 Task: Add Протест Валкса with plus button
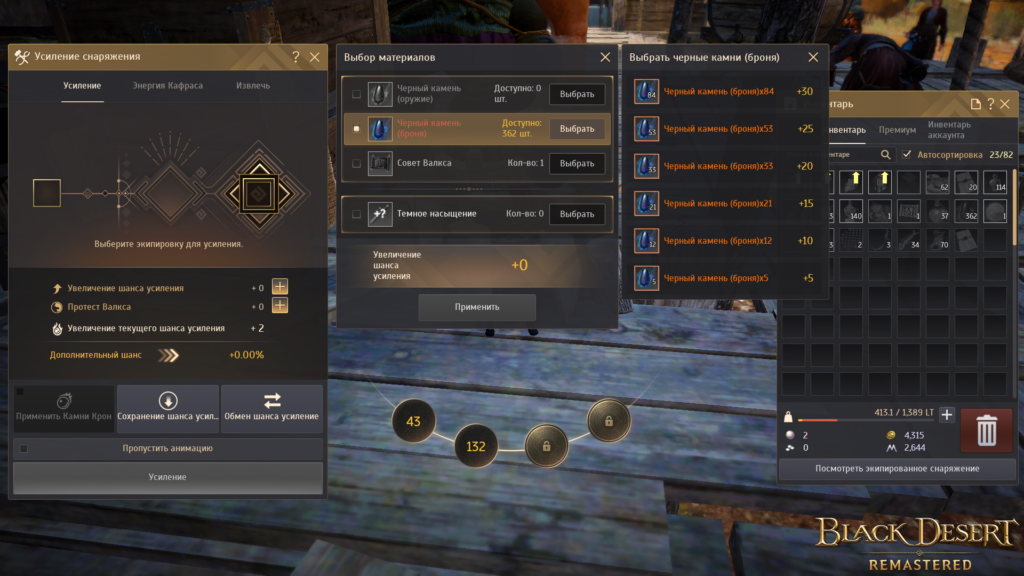pyautogui.click(x=280, y=307)
